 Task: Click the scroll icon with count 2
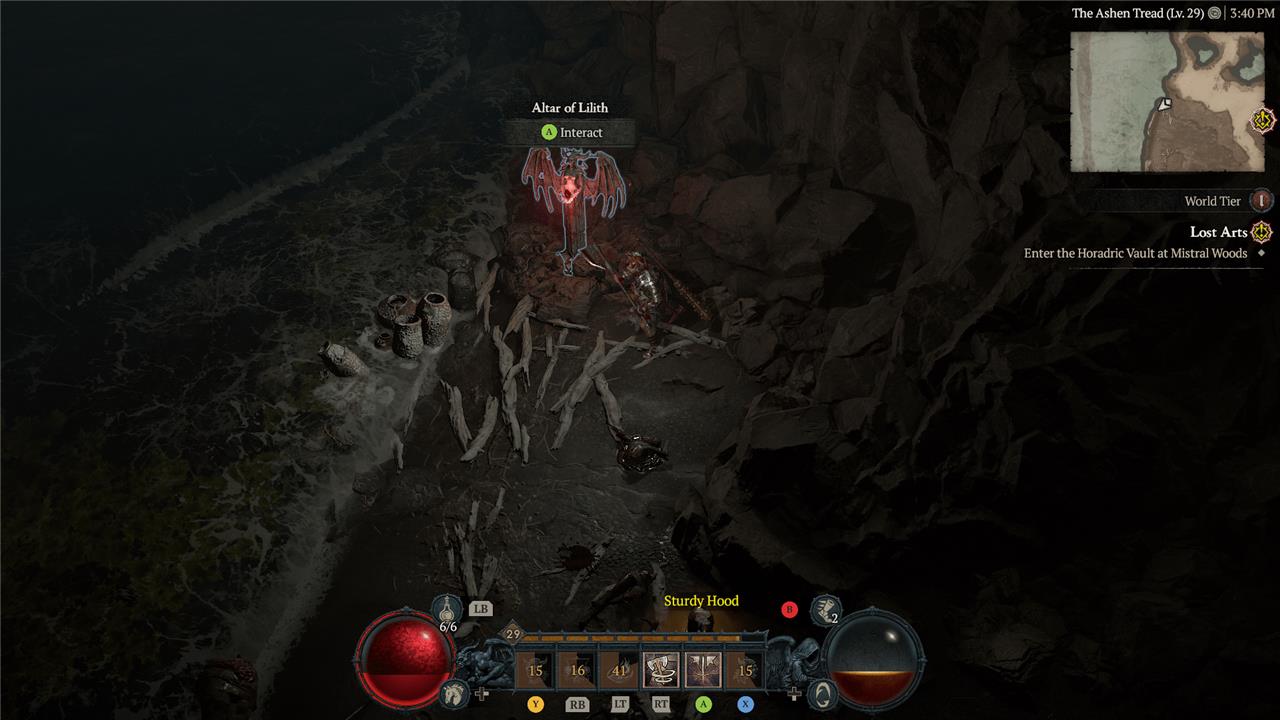[825, 609]
